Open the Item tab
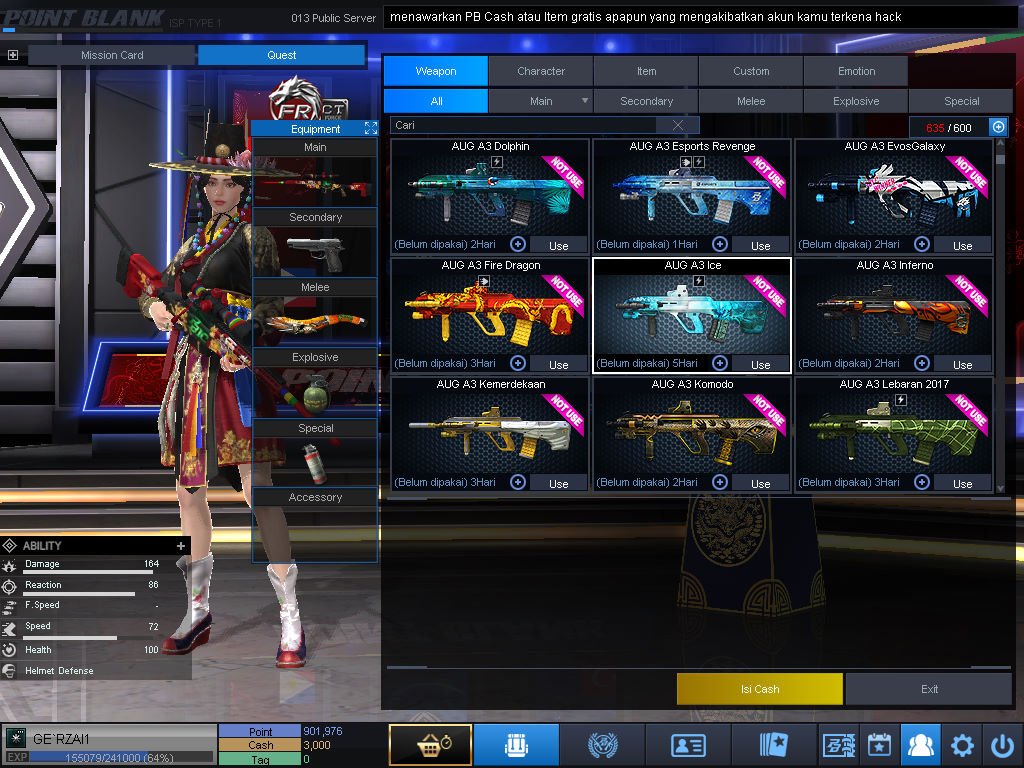Screen dimensions: 1024x768 pyautogui.click(x=646, y=71)
